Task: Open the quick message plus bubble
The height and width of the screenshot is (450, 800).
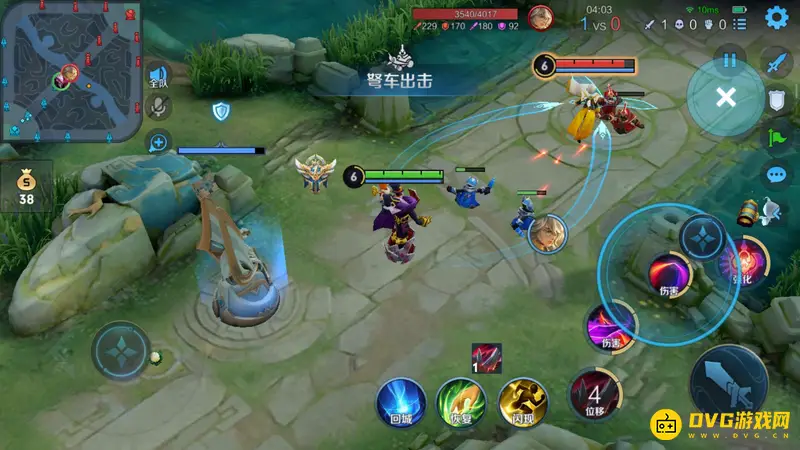Action: tap(158, 142)
